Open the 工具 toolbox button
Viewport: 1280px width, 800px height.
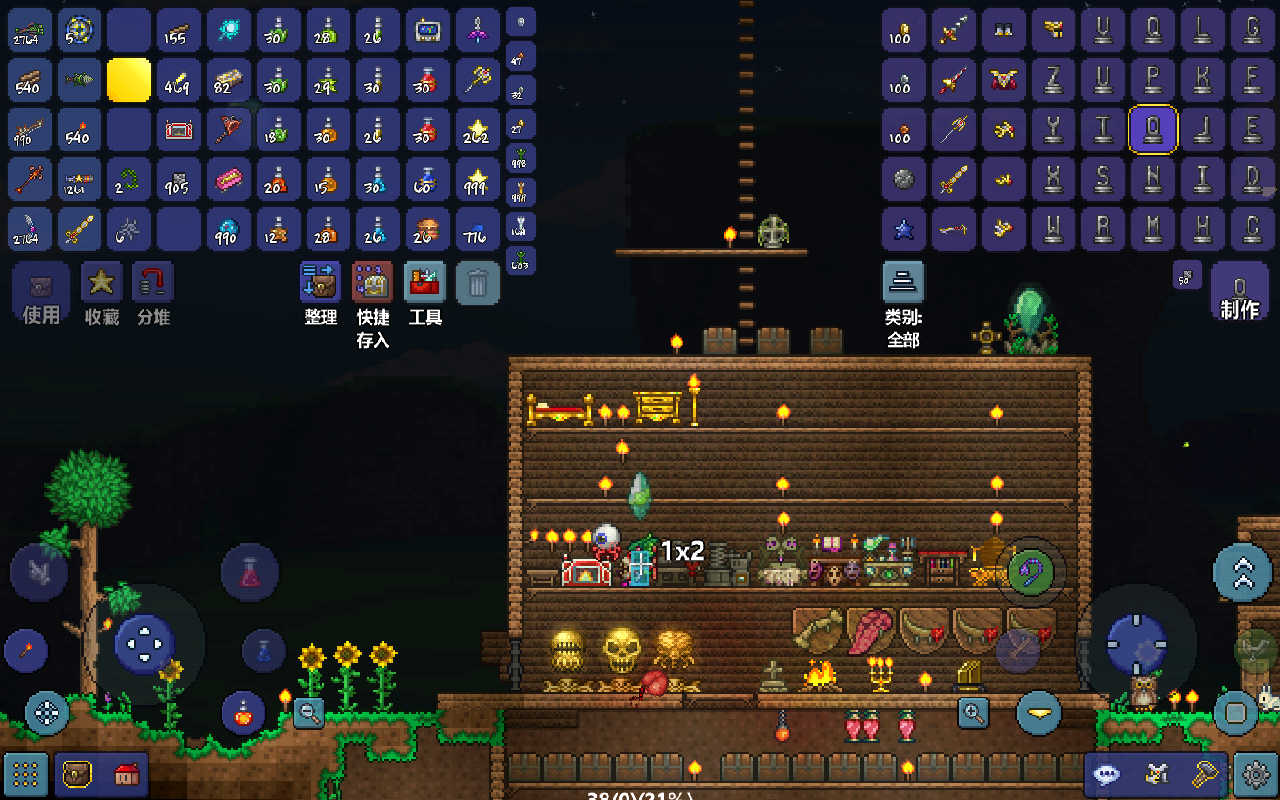tap(425, 283)
